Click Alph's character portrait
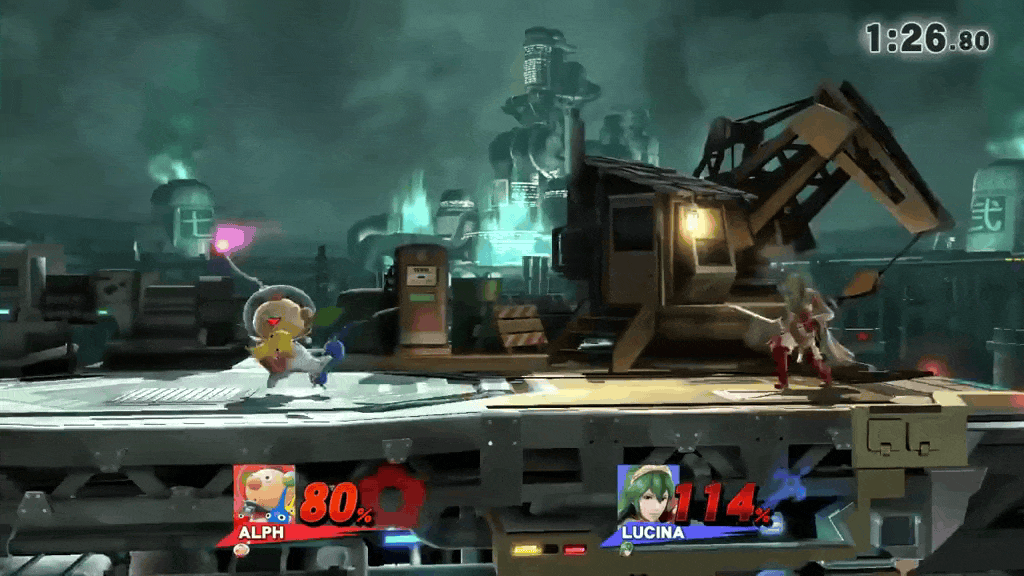The height and width of the screenshot is (576, 1024). pos(264,495)
